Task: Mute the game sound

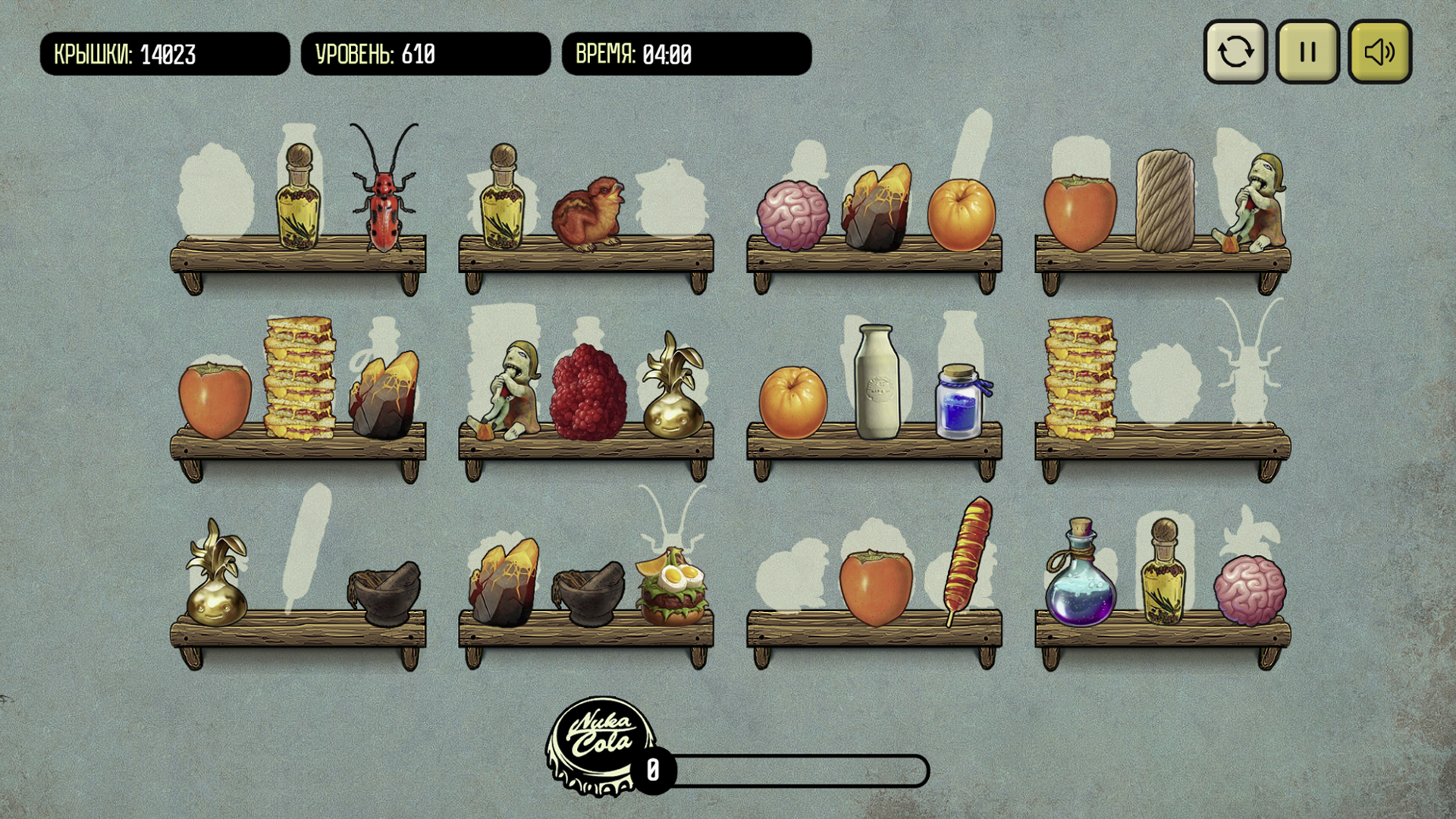Action: click(1379, 52)
